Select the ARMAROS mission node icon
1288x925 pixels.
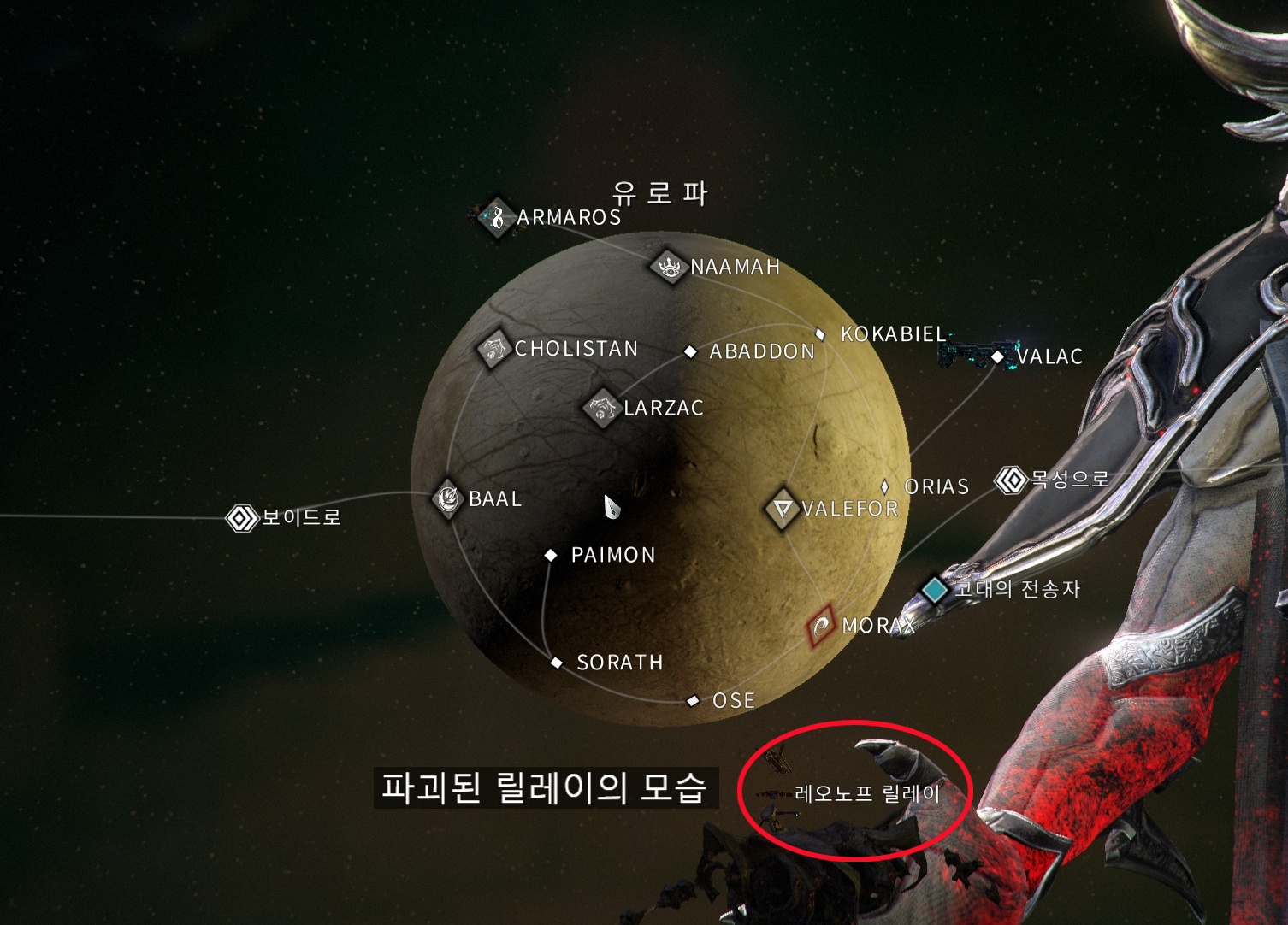(x=497, y=219)
